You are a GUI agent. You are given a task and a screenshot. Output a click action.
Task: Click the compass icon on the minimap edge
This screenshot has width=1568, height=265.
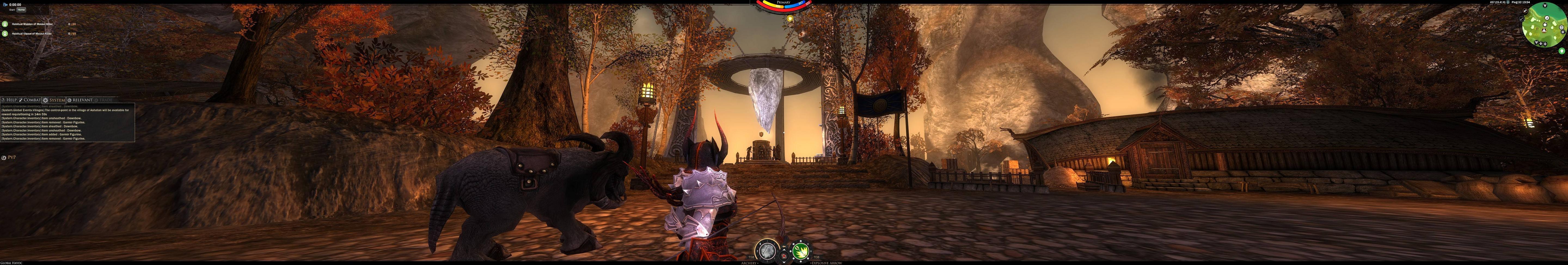click(1563, 32)
